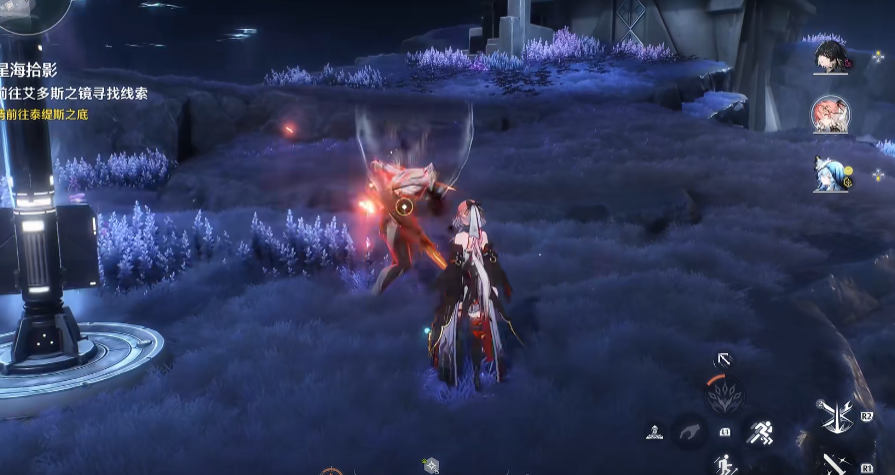Use the greyed-out grab hand icon

690,432
